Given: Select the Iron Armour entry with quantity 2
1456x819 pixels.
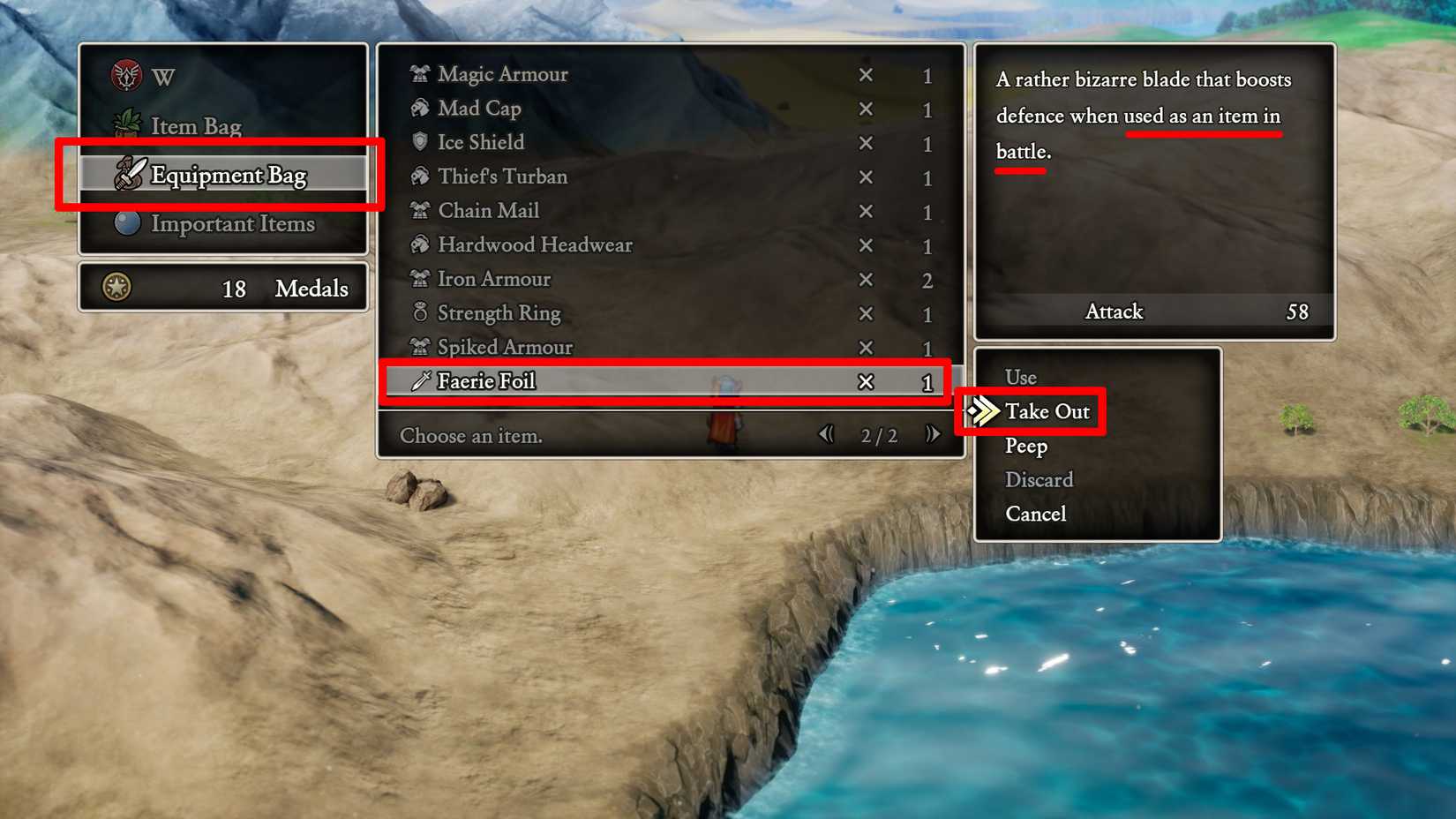Looking at the screenshot, I should pyautogui.click(x=495, y=280).
